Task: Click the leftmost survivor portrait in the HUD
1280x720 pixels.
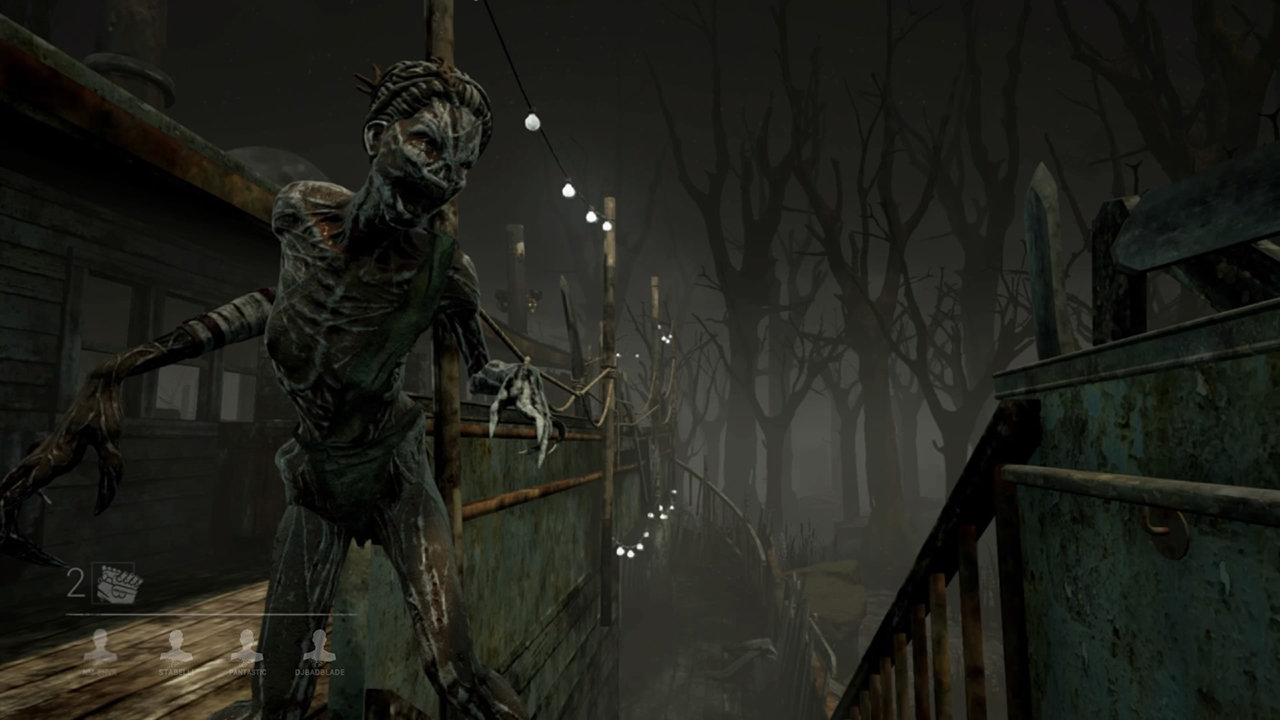Action: pyautogui.click(x=100, y=645)
